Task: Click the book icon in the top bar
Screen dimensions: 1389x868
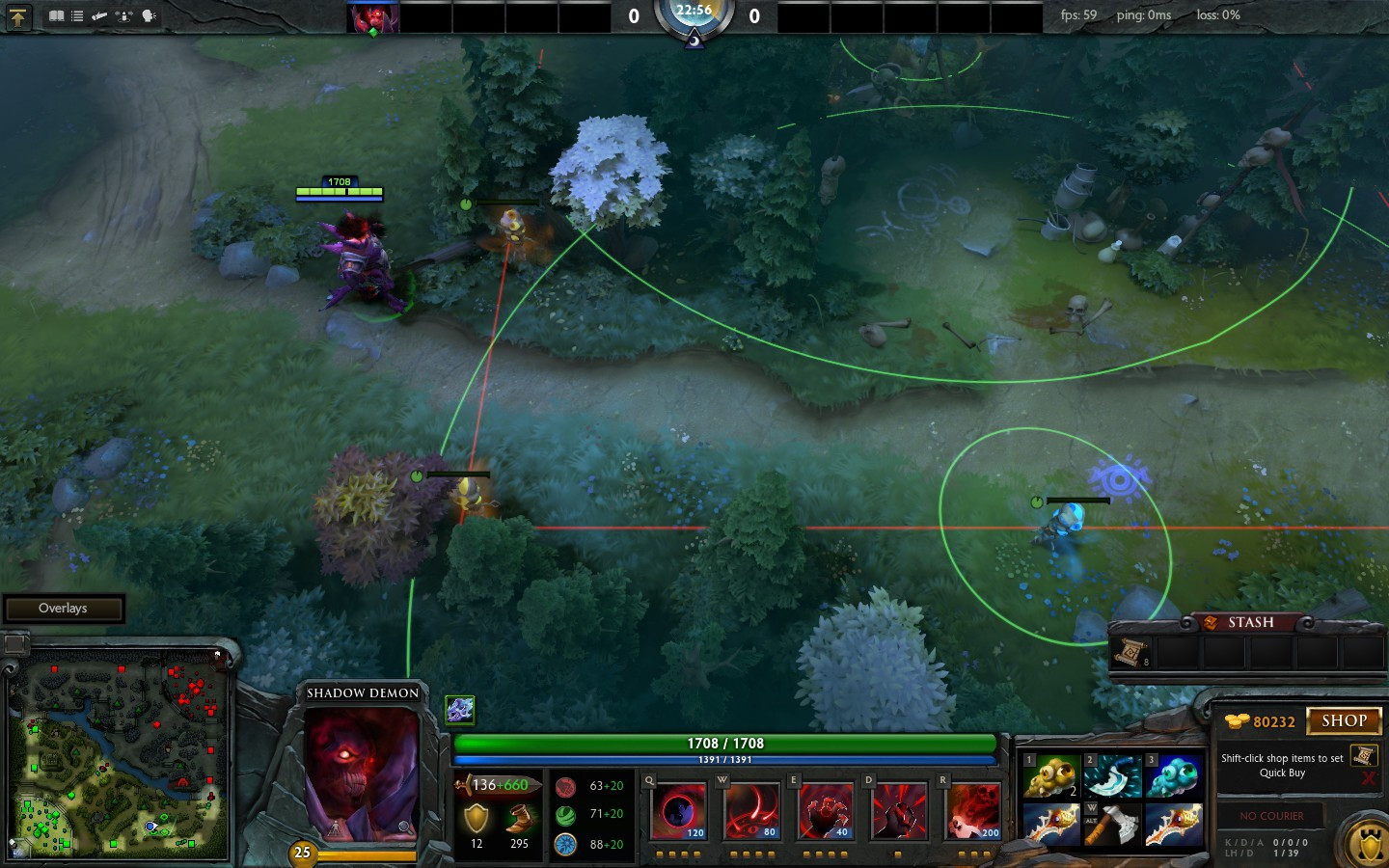Action: [x=56, y=15]
